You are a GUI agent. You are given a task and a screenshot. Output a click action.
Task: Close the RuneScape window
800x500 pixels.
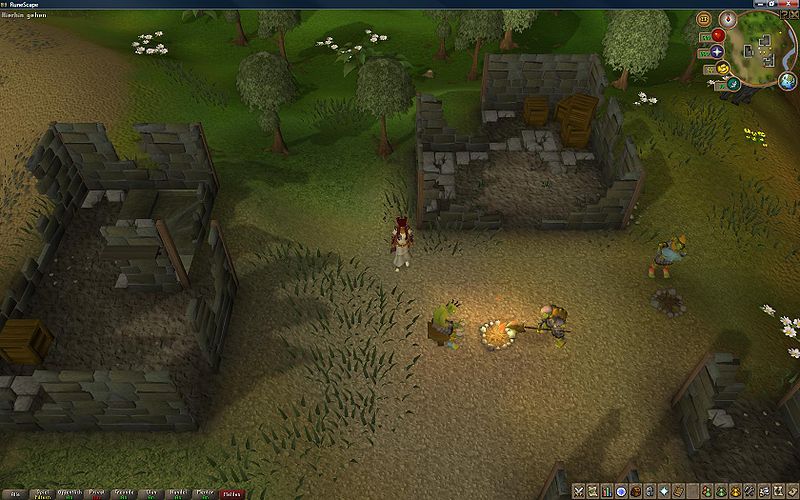(790, 5)
